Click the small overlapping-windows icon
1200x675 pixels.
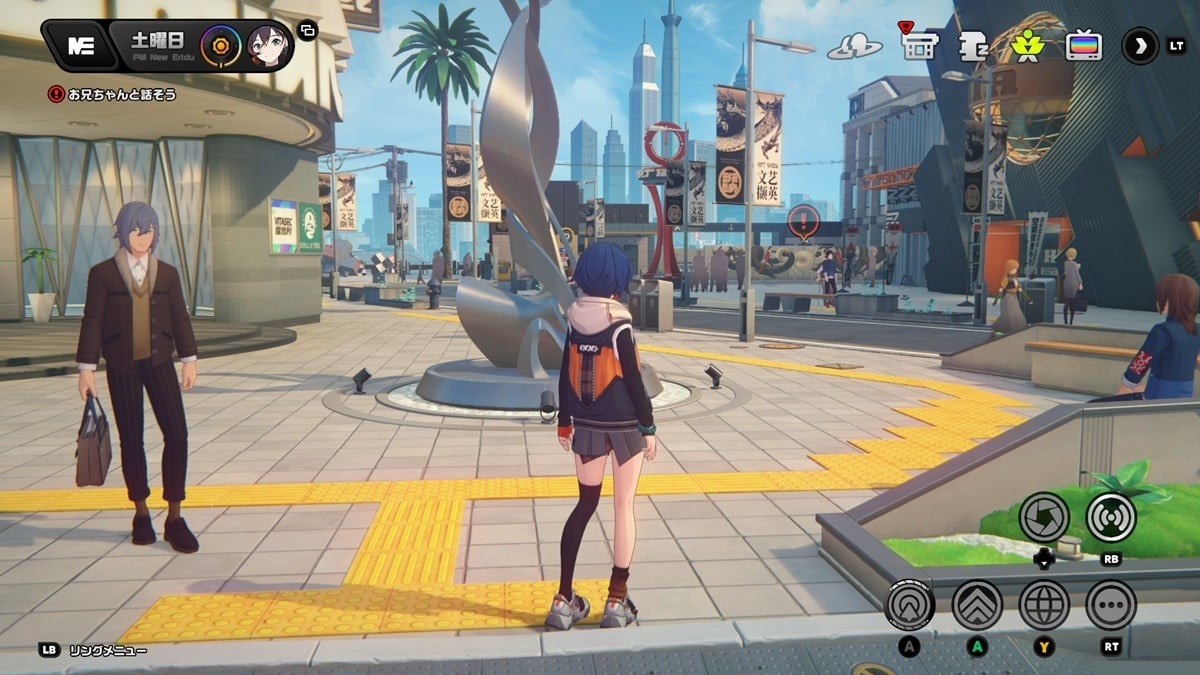(307, 30)
